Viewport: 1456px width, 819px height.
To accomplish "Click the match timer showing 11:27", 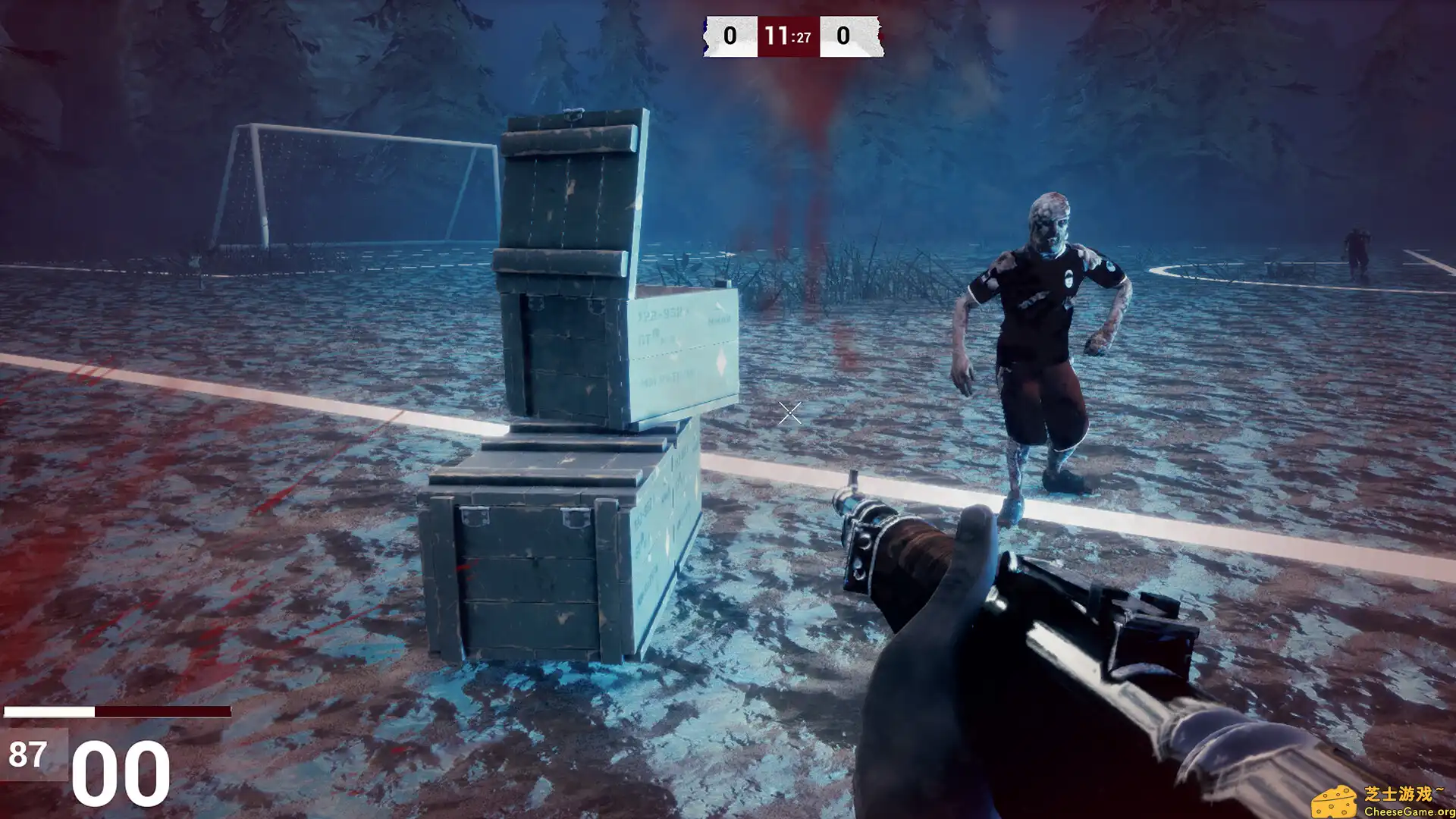I will click(x=789, y=34).
